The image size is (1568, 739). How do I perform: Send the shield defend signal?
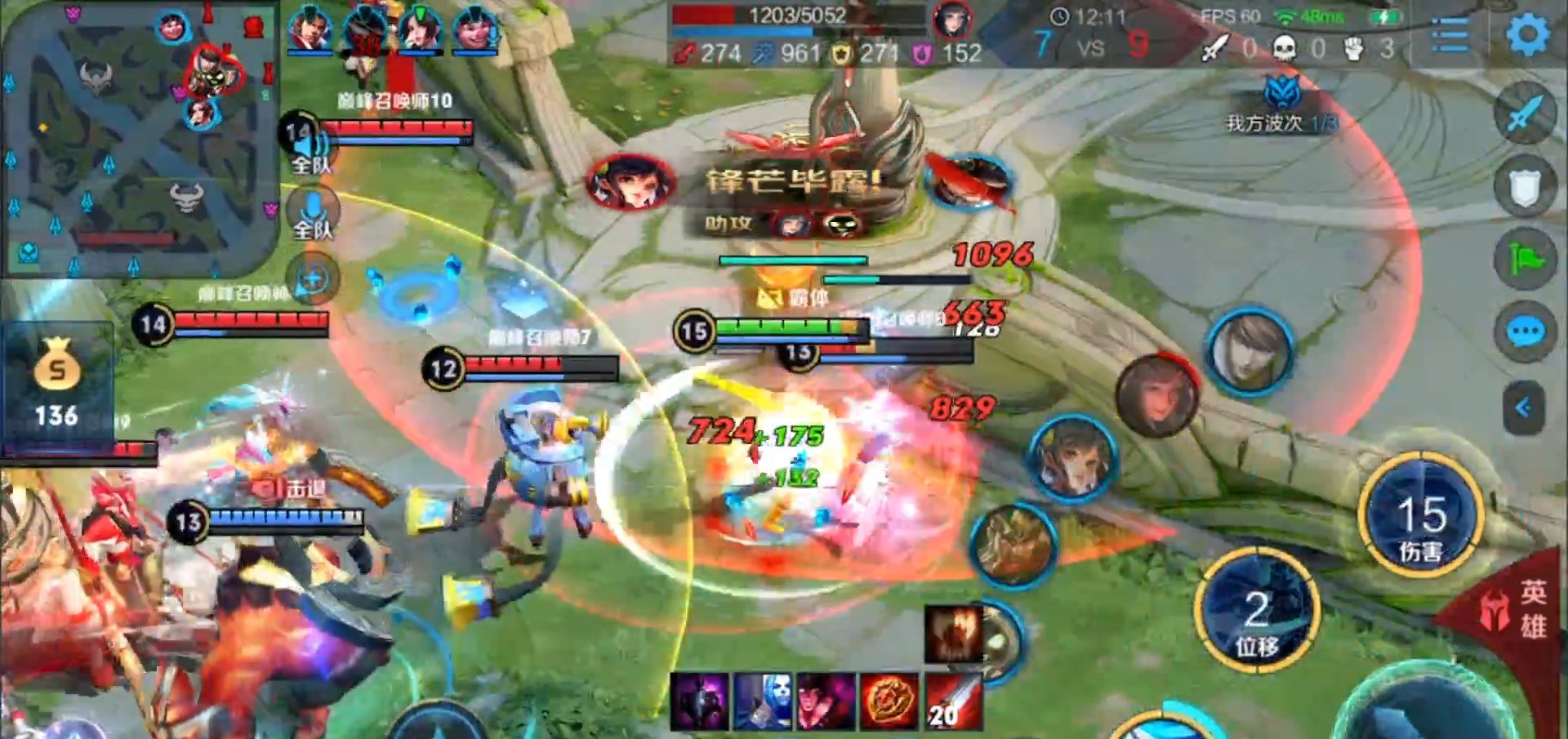(x=1524, y=189)
